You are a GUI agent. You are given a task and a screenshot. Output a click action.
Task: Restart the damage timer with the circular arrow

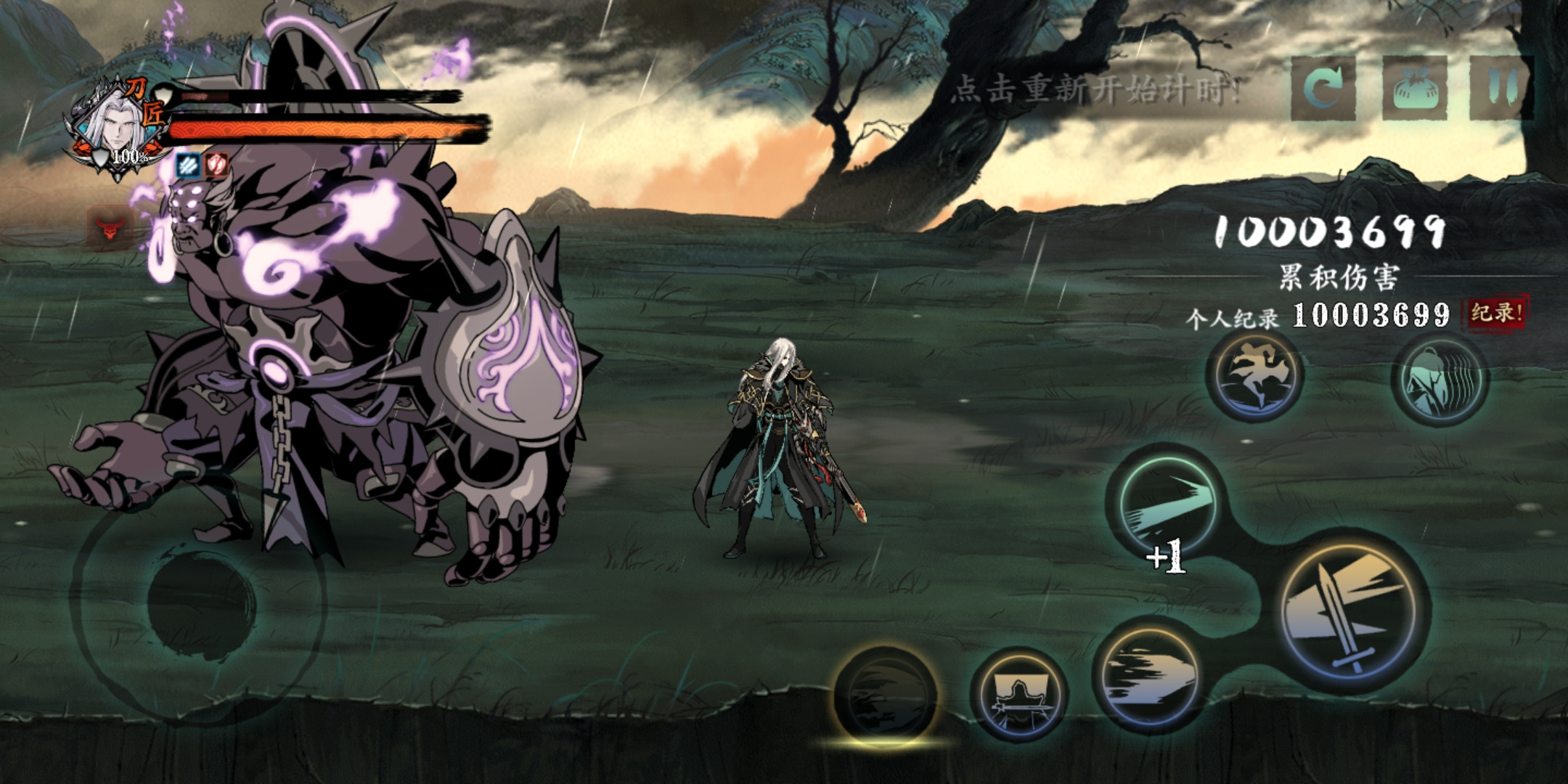[x=1323, y=89]
